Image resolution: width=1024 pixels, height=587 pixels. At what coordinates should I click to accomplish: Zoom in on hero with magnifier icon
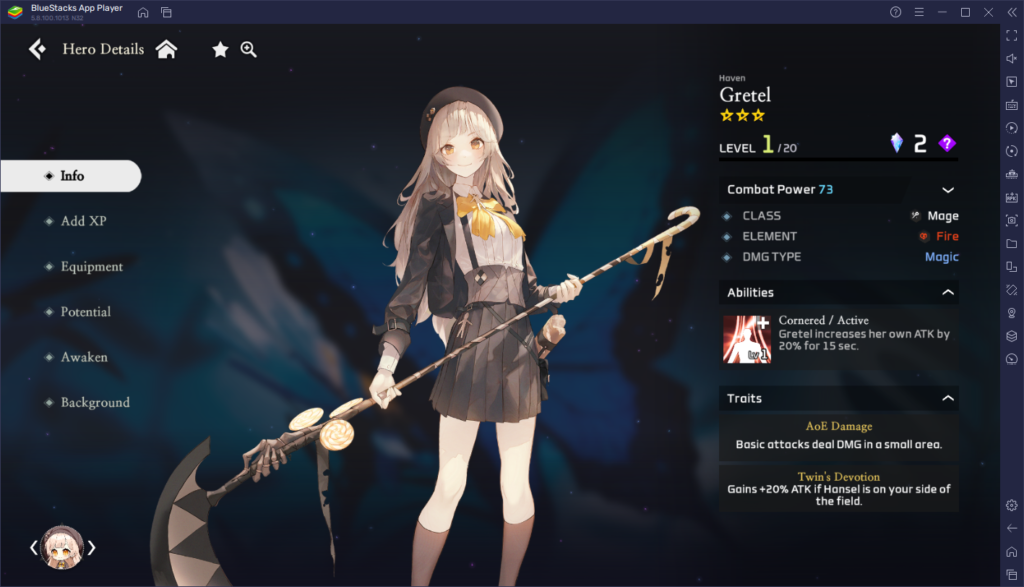point(249,49)
